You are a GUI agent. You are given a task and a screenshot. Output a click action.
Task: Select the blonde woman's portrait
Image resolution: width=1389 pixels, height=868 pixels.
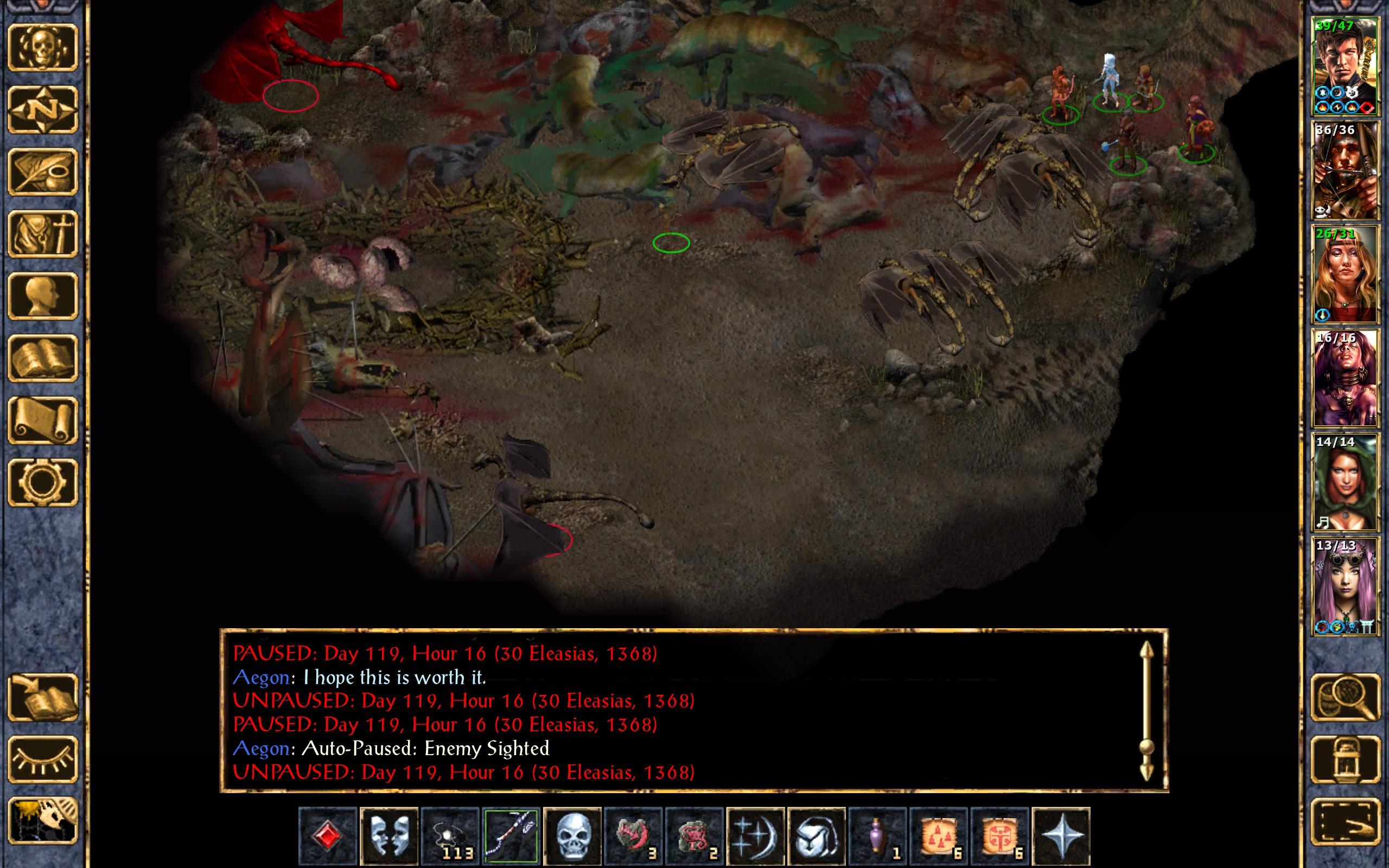1345,275
